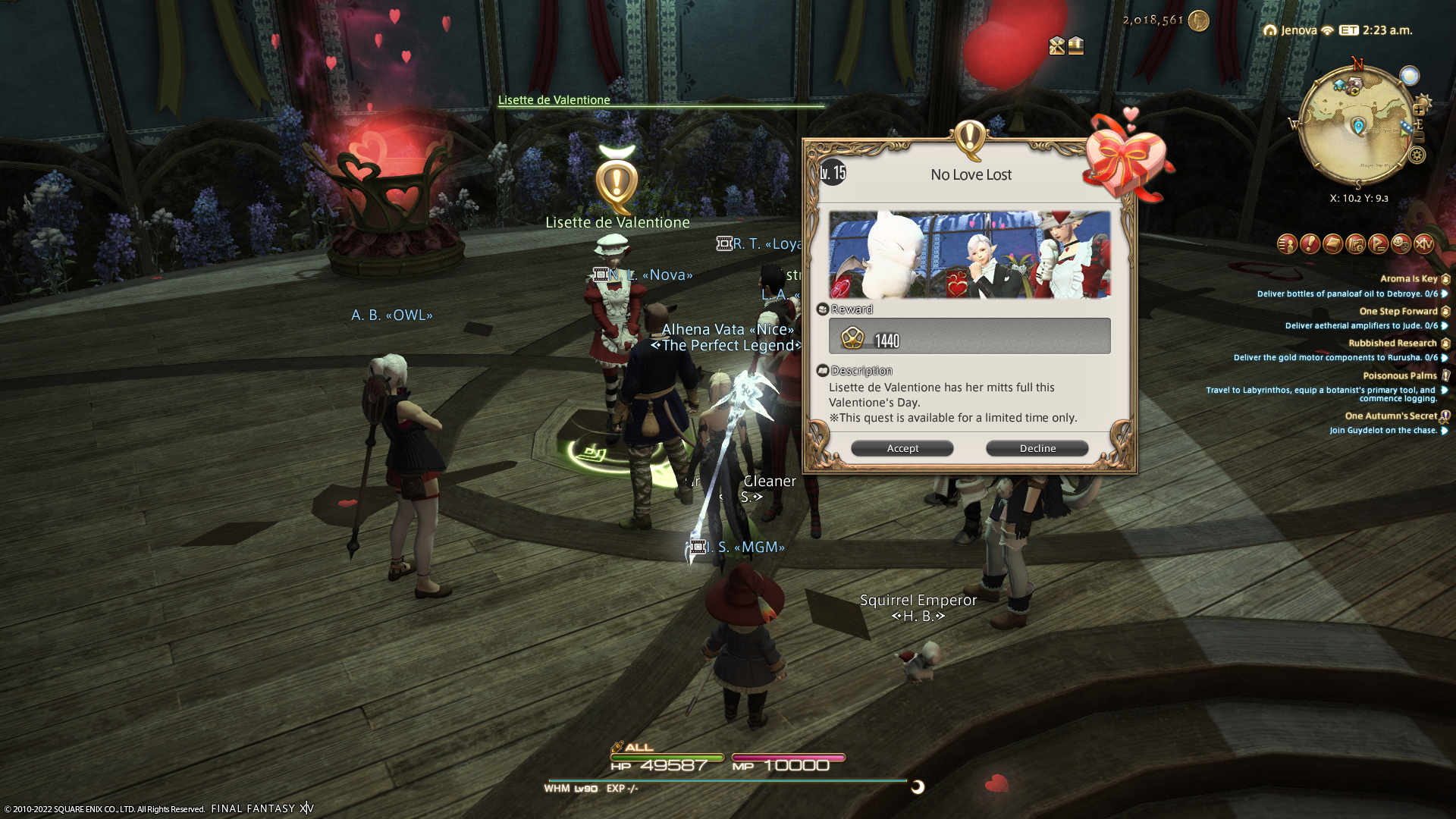Select Poisonous Palms tracked quest
Screen dimensions: 1456x819
coord(1399,375)
